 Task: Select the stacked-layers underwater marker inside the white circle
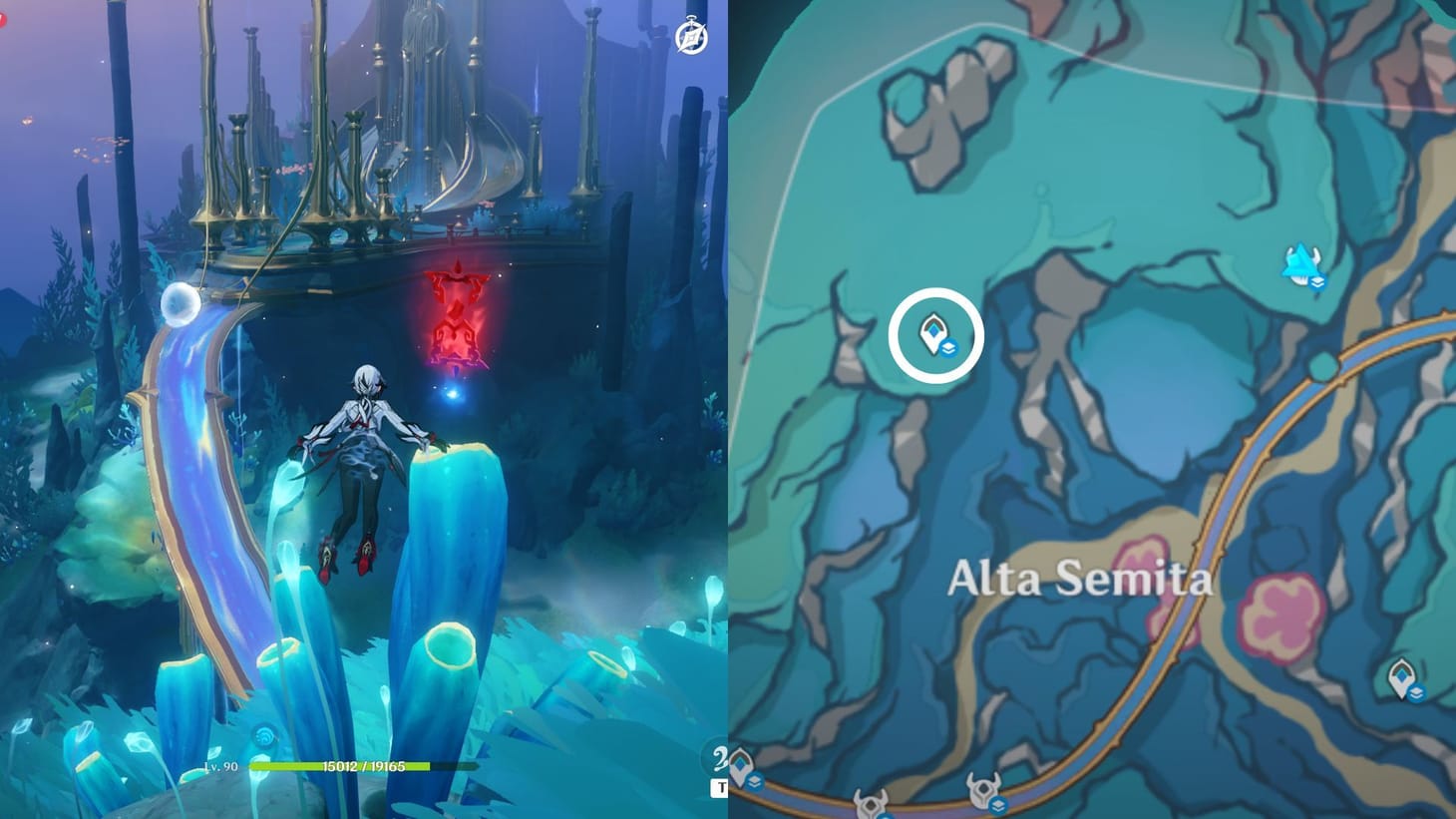[950, 348]
